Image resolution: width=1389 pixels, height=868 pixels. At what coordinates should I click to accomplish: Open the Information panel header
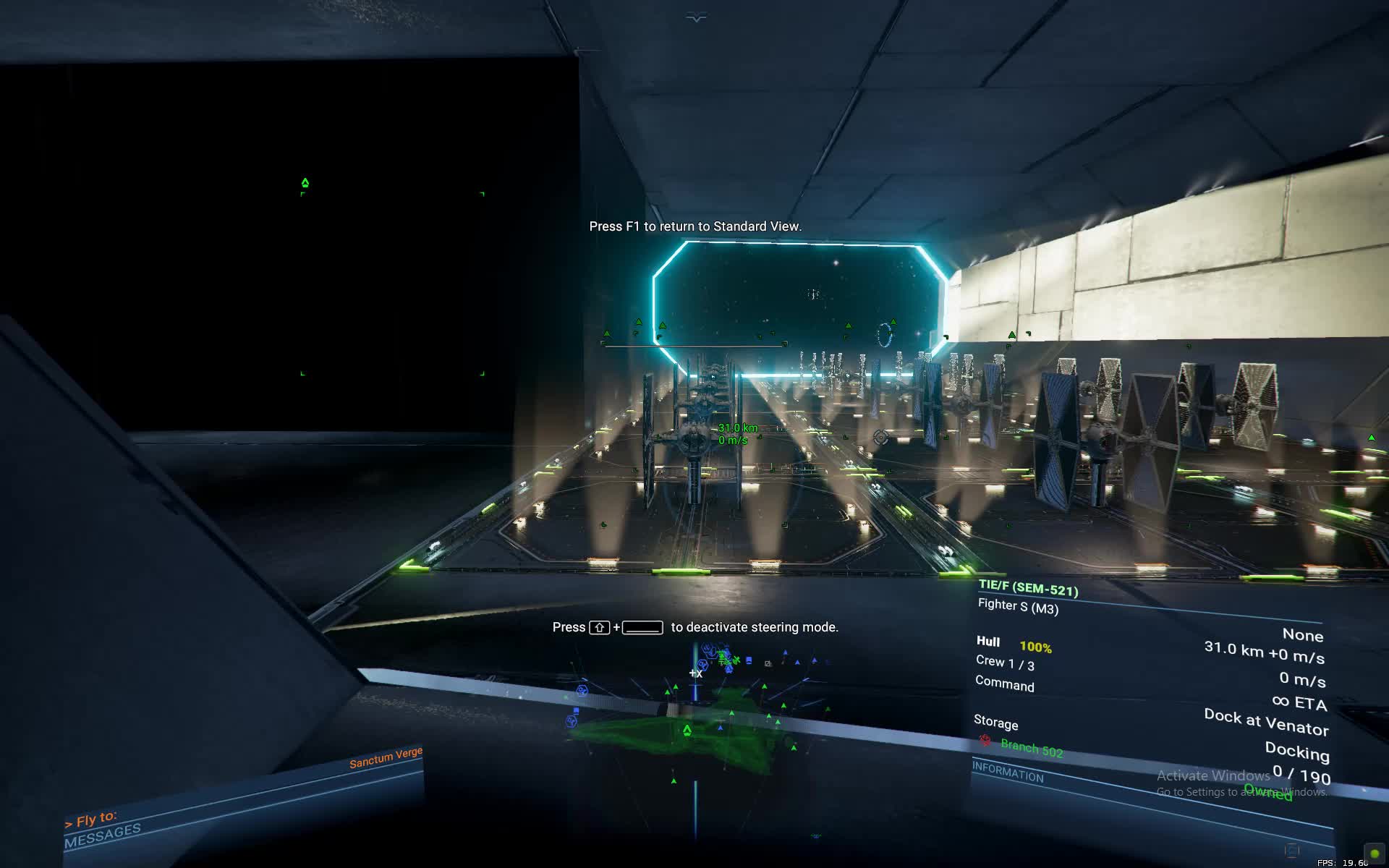(x=1008, y=773)
